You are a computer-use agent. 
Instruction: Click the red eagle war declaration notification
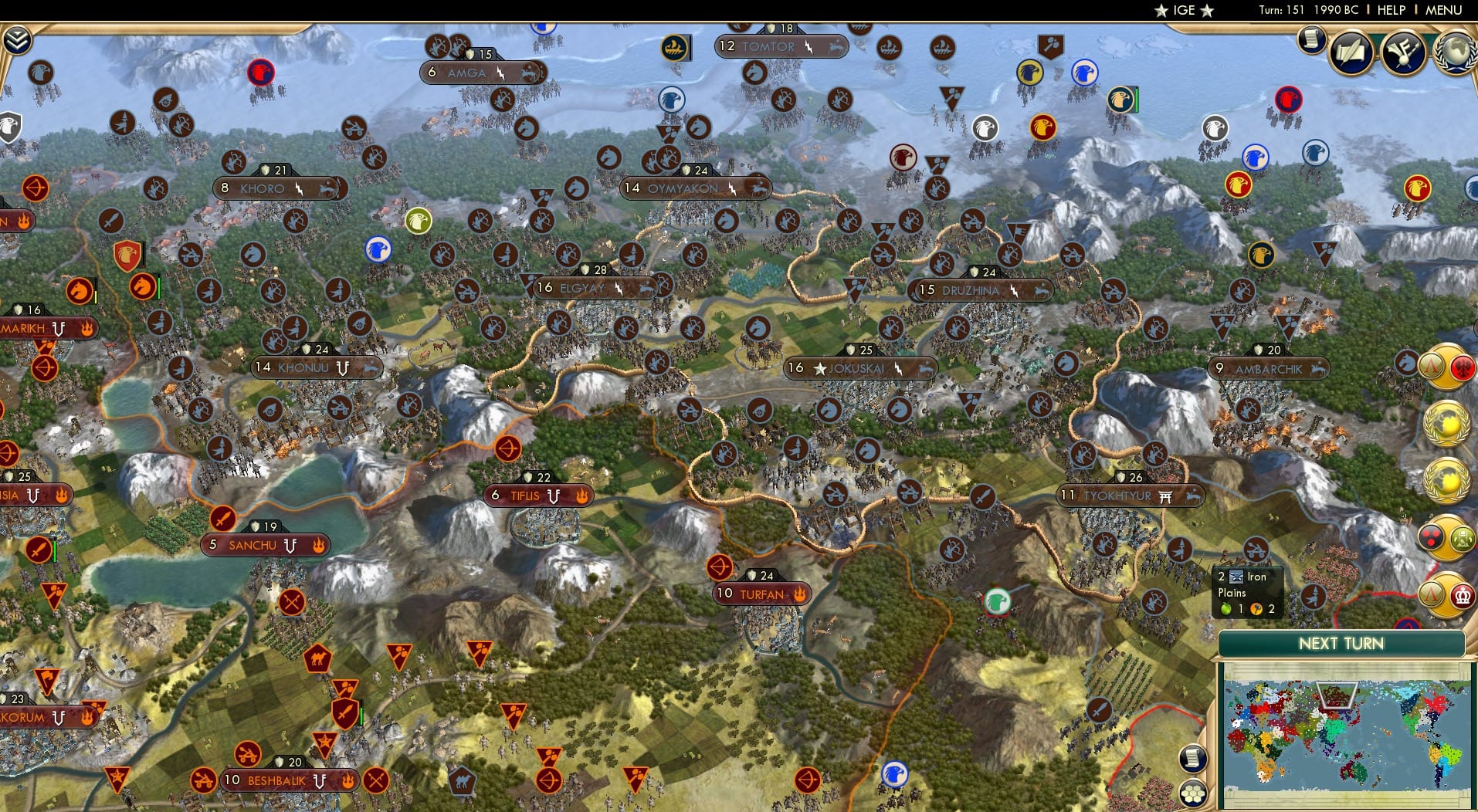click(x=1462, y=367)
